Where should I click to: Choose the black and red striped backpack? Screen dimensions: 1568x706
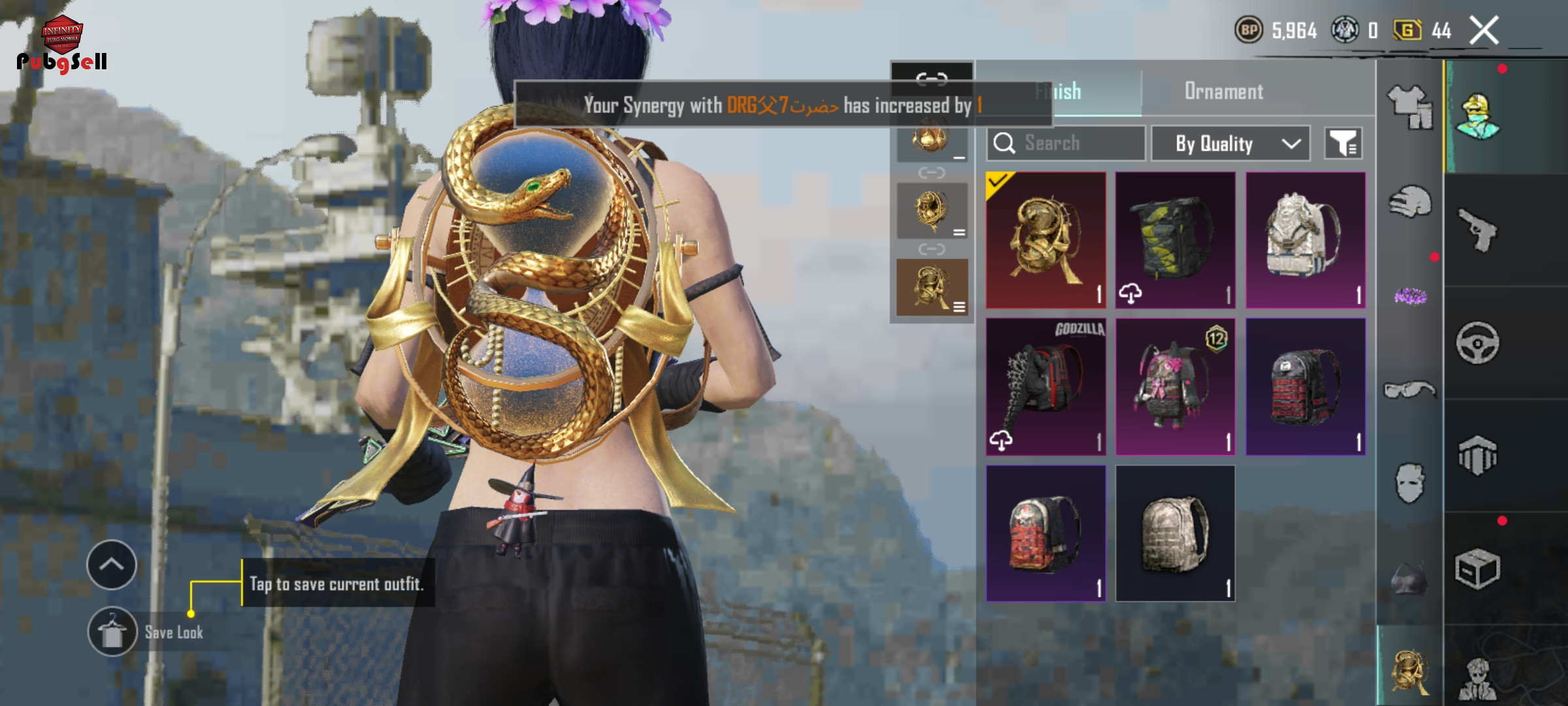point(1305,387)
